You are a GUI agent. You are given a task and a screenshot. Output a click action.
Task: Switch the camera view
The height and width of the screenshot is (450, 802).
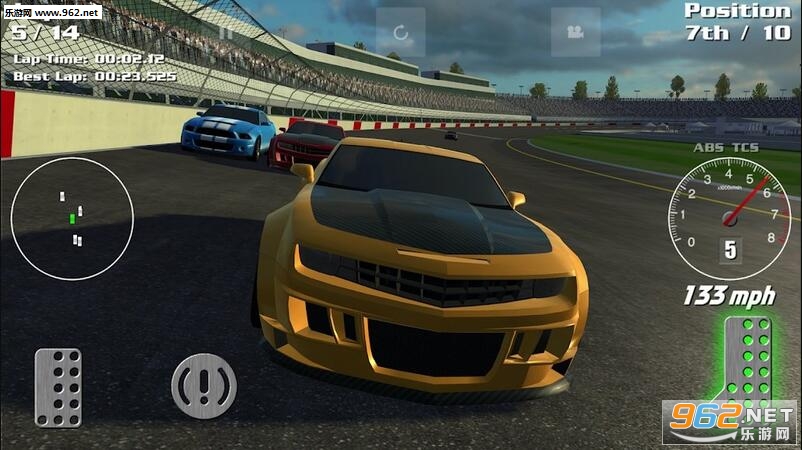(x=575, y=32)
